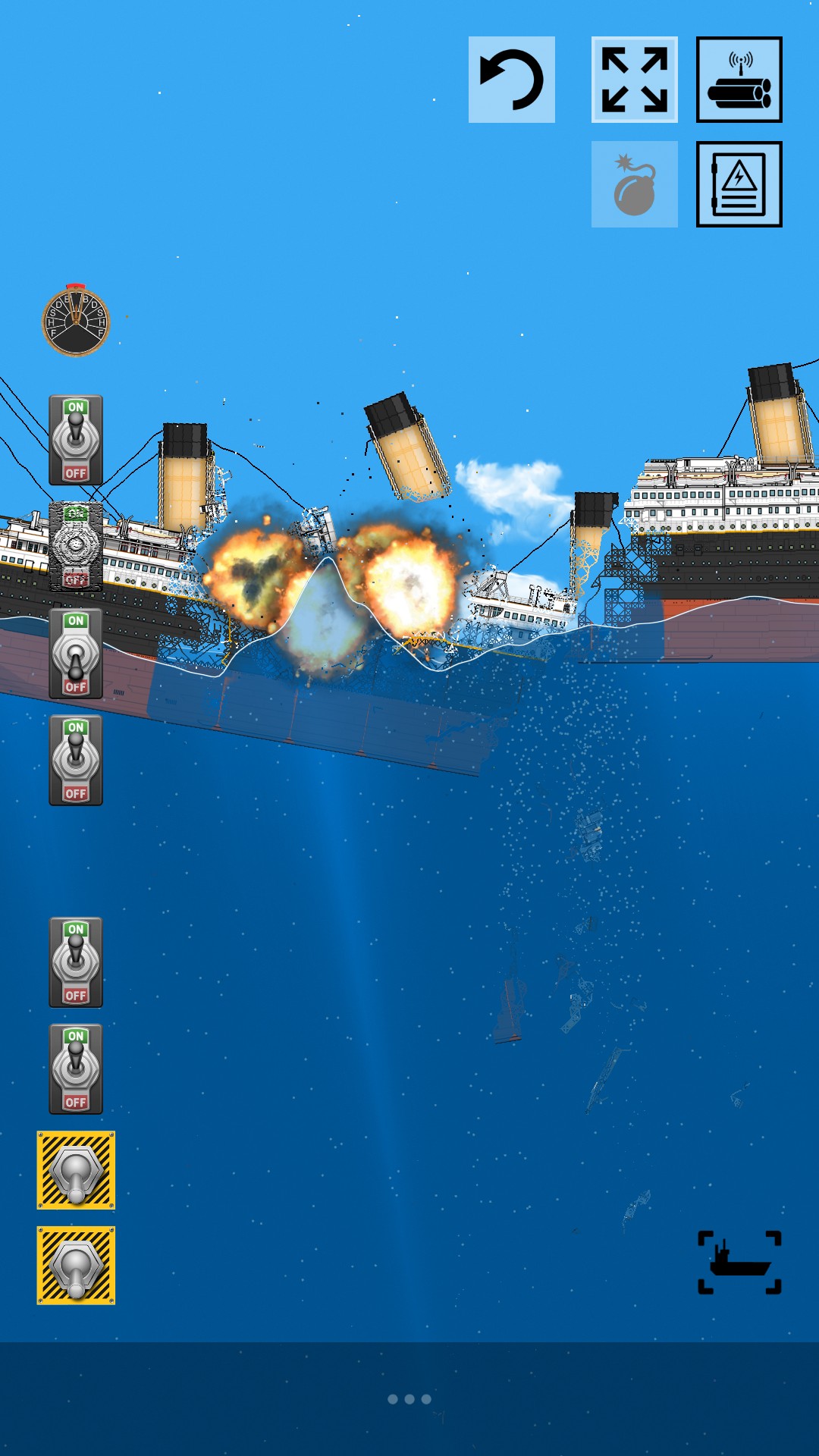Adjust the engine telegraph dial

point(76,322)
